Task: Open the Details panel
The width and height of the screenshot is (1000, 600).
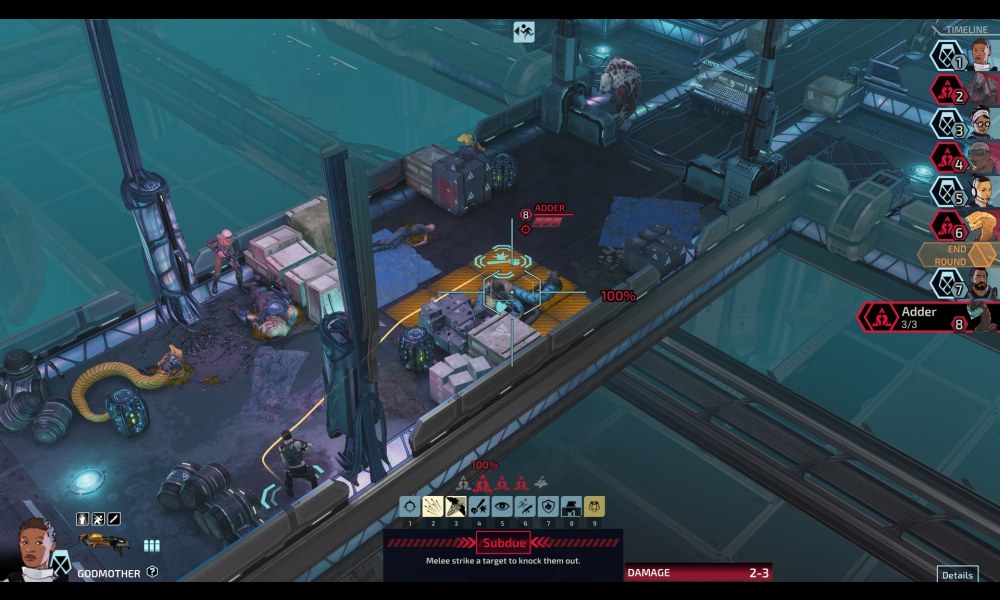Action: coord(957,575)
